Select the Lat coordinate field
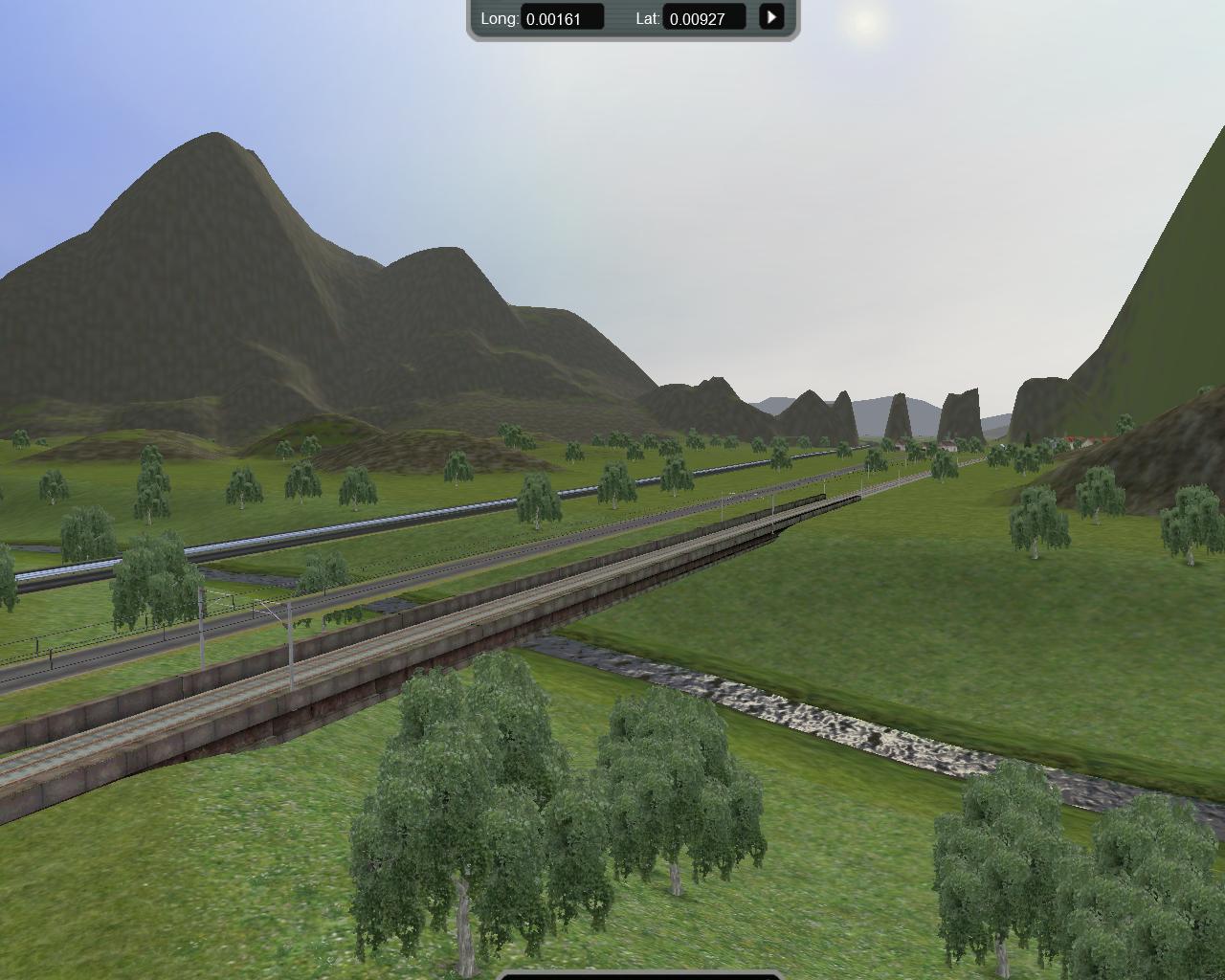This screenshot has width=1225, height=980. click(x=704, y=18)
